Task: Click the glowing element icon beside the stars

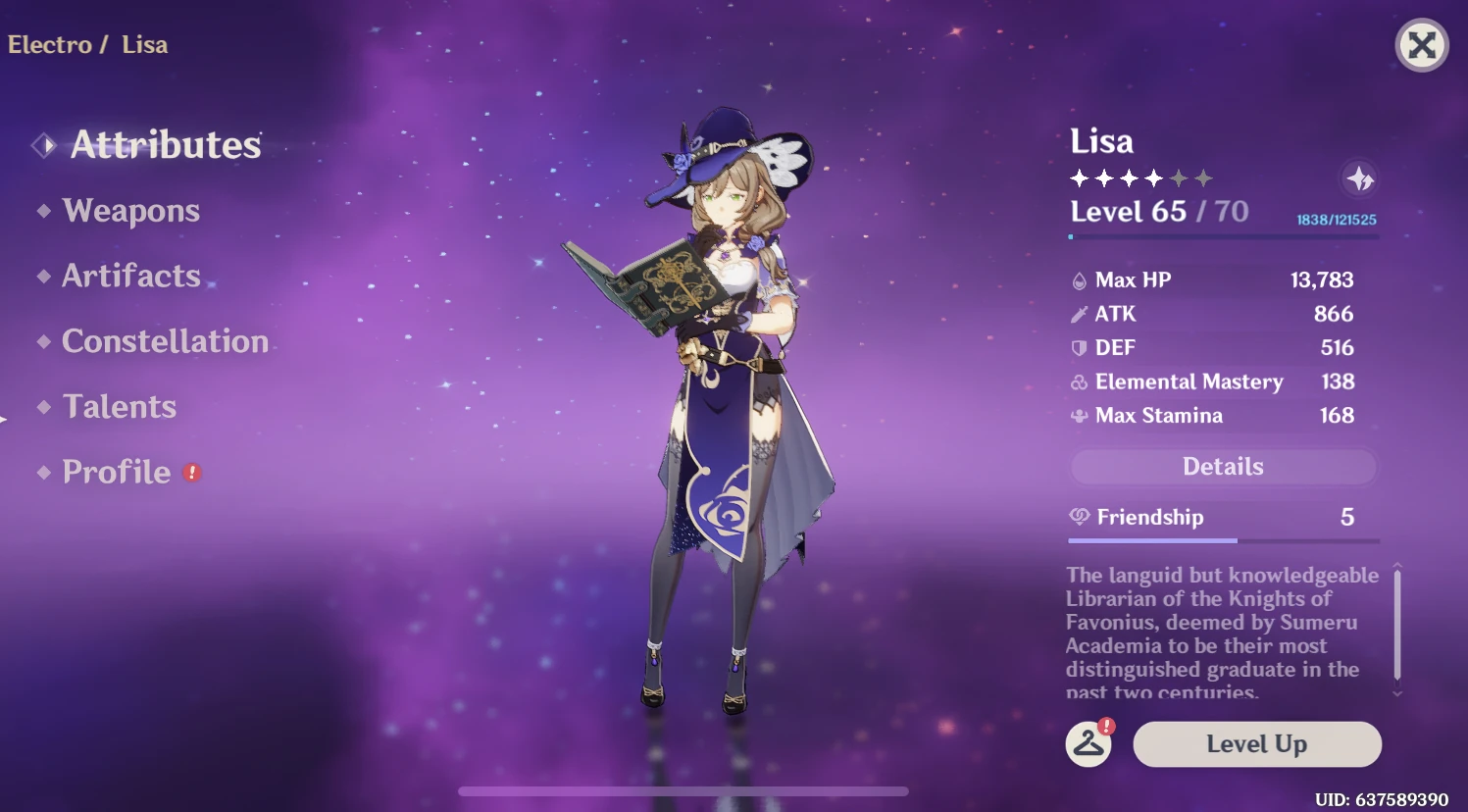Action: (1358, 179)
